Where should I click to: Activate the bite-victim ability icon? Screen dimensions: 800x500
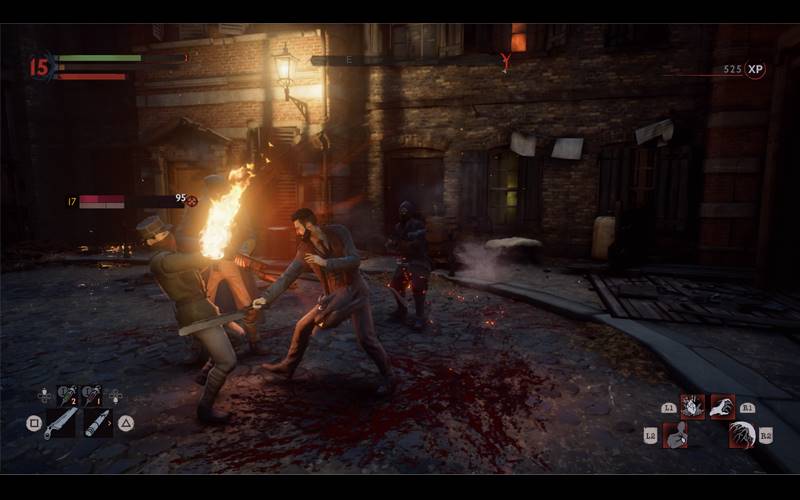(x=675, y=435)
